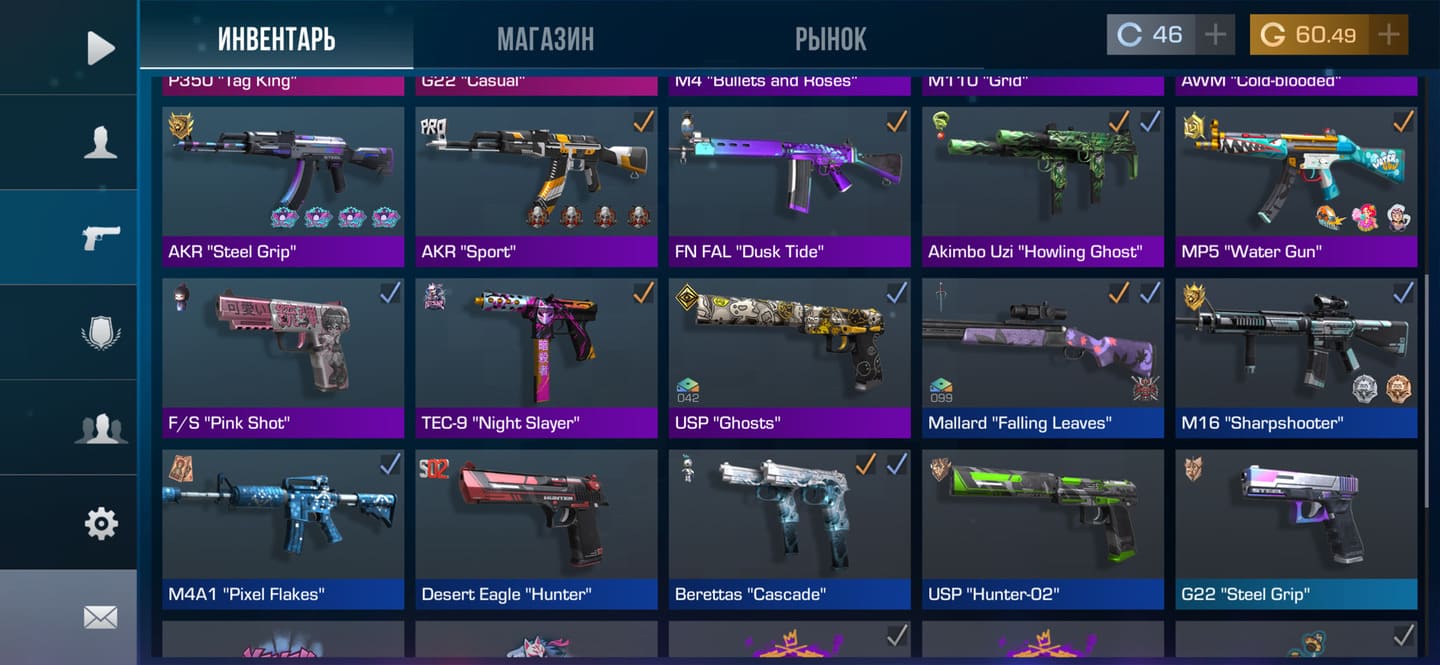Choose the G22 "Steel Grip" skin
This screenshot has height=665, width=1440.
coord(1296,527)
